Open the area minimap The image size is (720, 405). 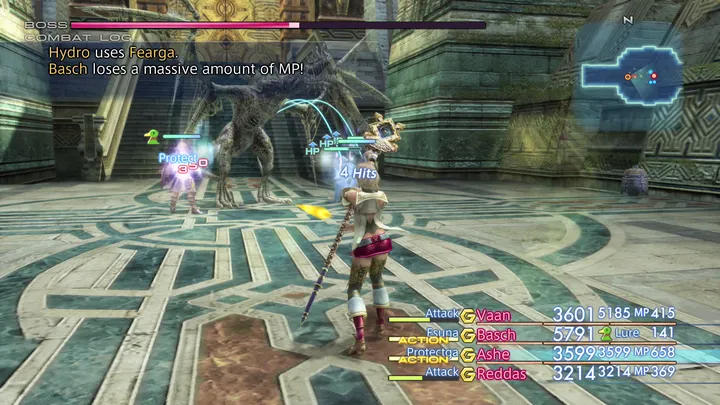coord(634,74)
